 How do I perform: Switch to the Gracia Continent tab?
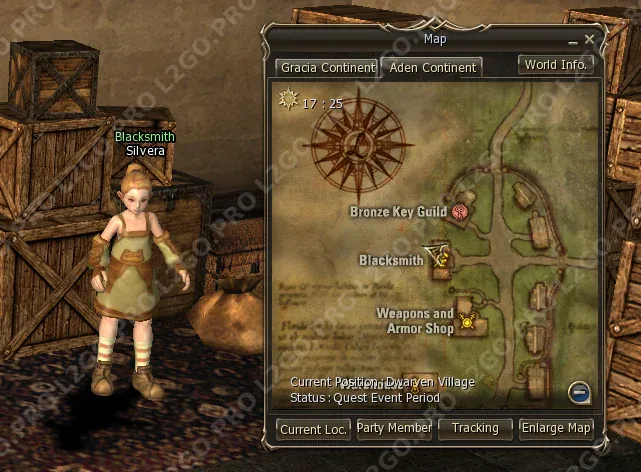pyautogui.click(x=324, y=68)
